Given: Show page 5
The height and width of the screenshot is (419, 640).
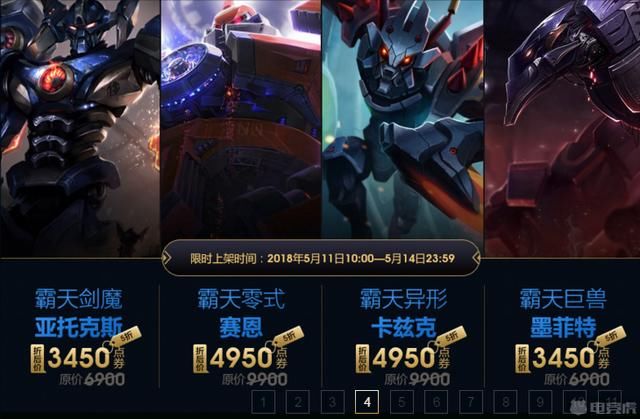Looking at the screenshot, I should pyautogui.click(x=402, y=402).
